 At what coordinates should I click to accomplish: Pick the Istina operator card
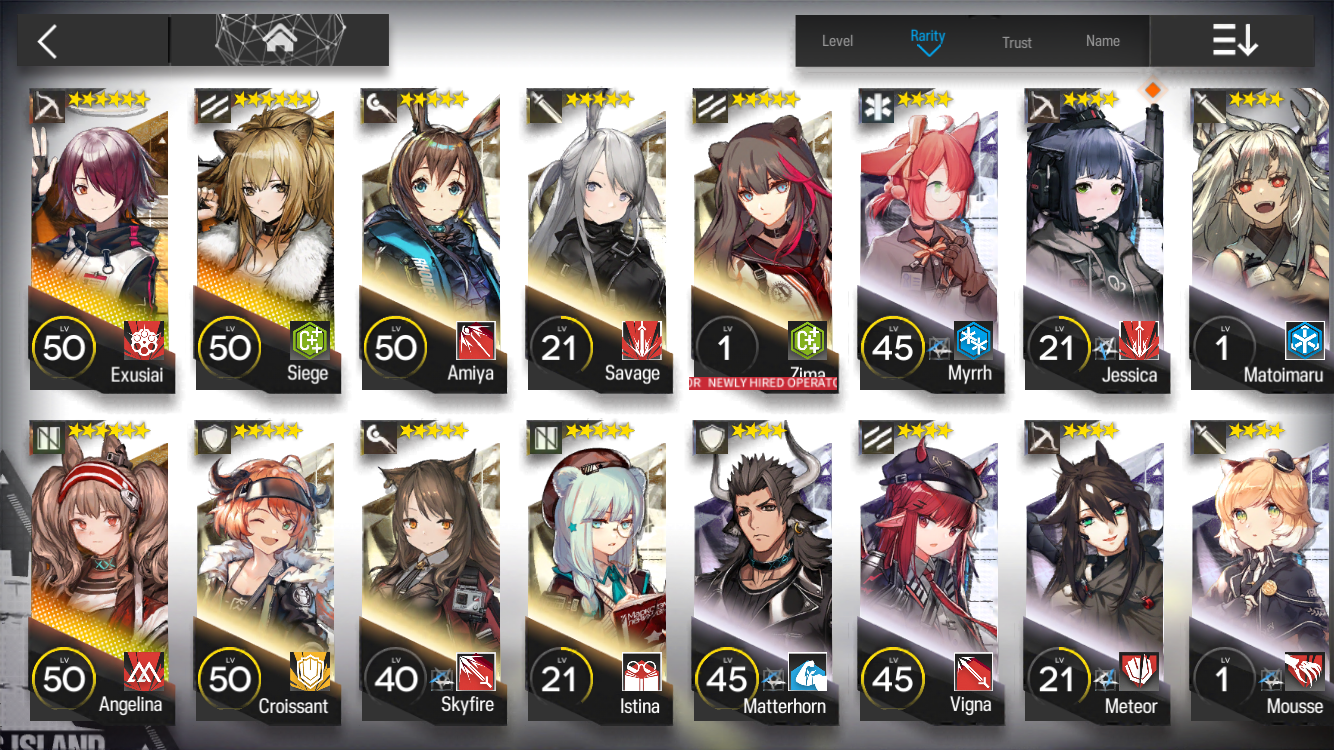click(597, 570)
